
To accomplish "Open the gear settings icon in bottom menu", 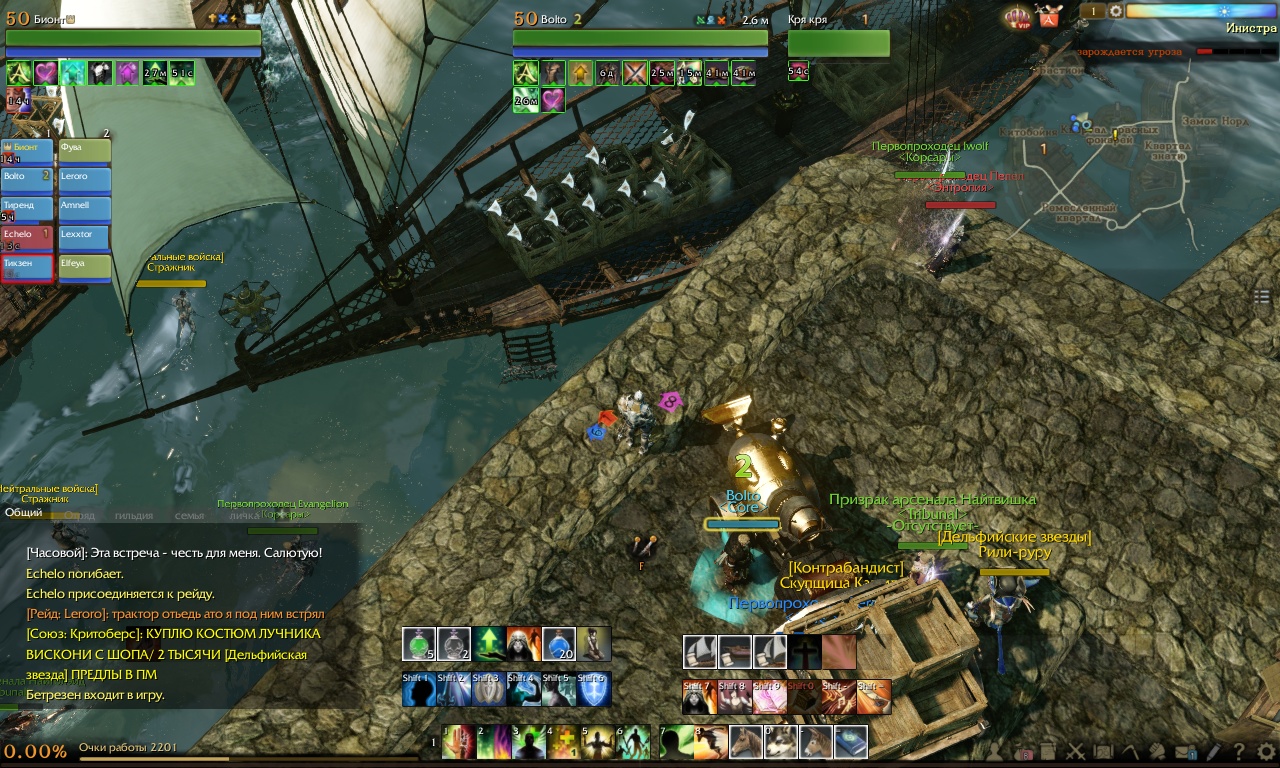I will click(1267, 751).
